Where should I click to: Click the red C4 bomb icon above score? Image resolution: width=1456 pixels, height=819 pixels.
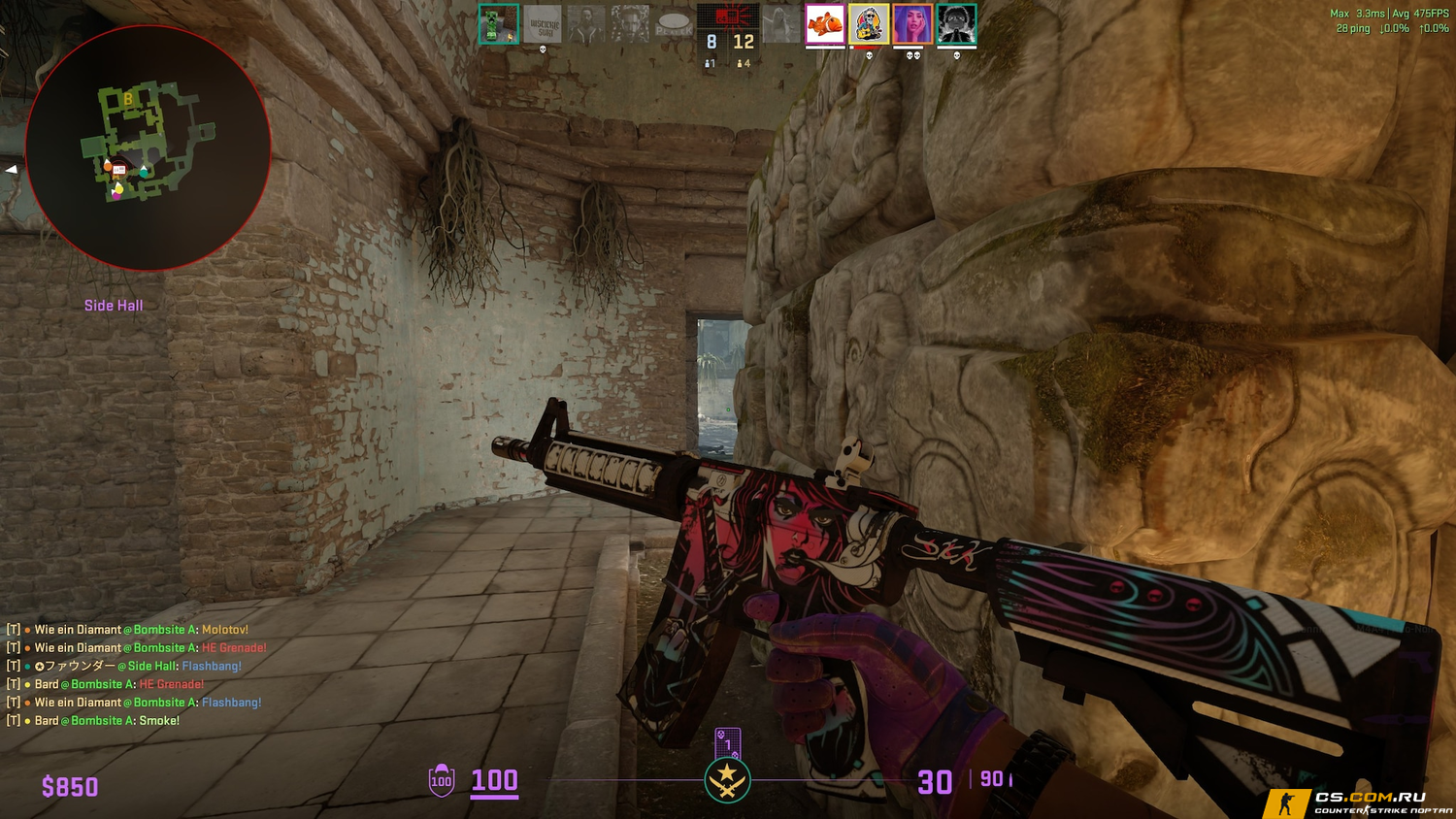click(728, 16)
